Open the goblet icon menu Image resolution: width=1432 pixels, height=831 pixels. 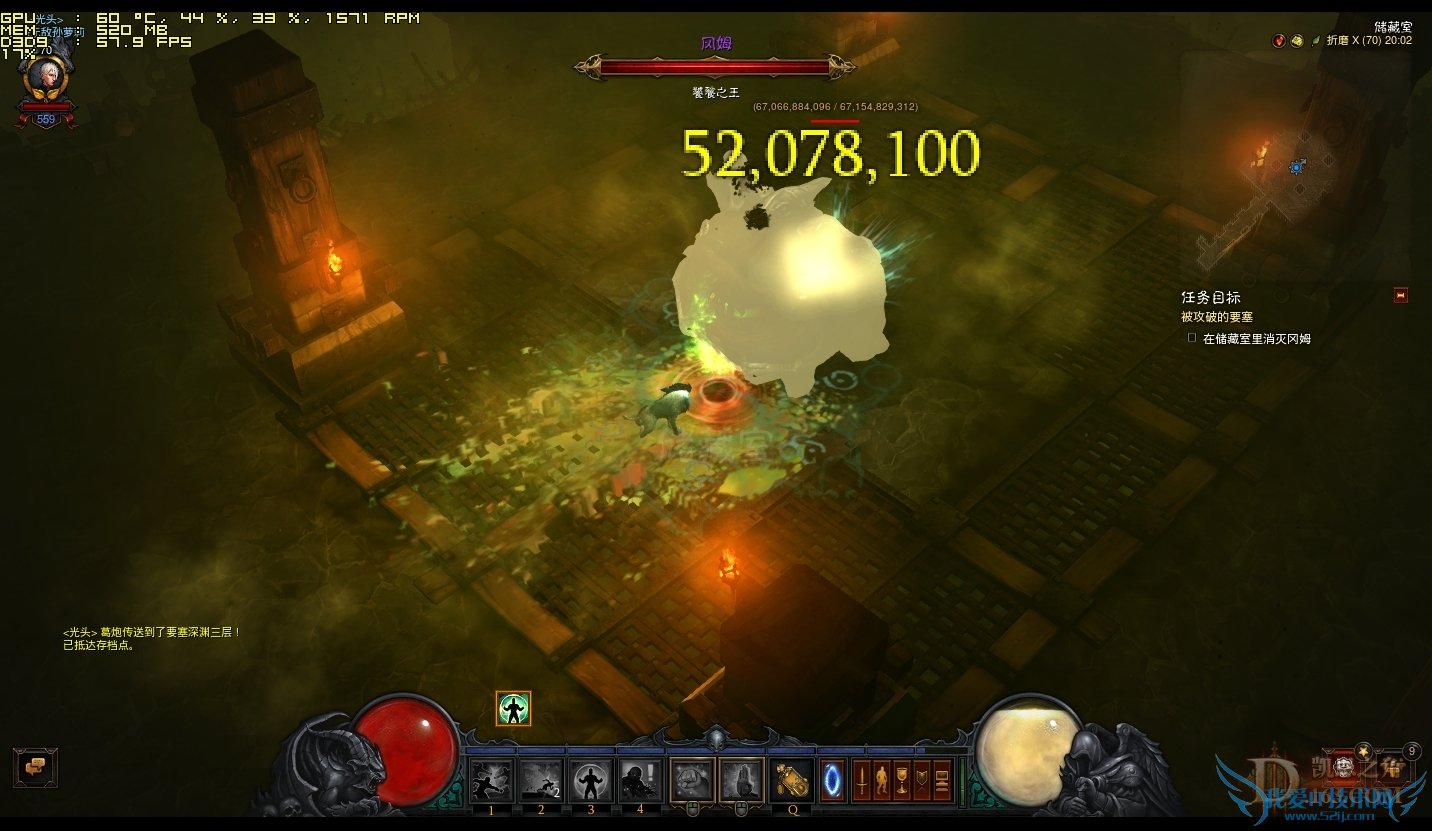pos(902,780)
